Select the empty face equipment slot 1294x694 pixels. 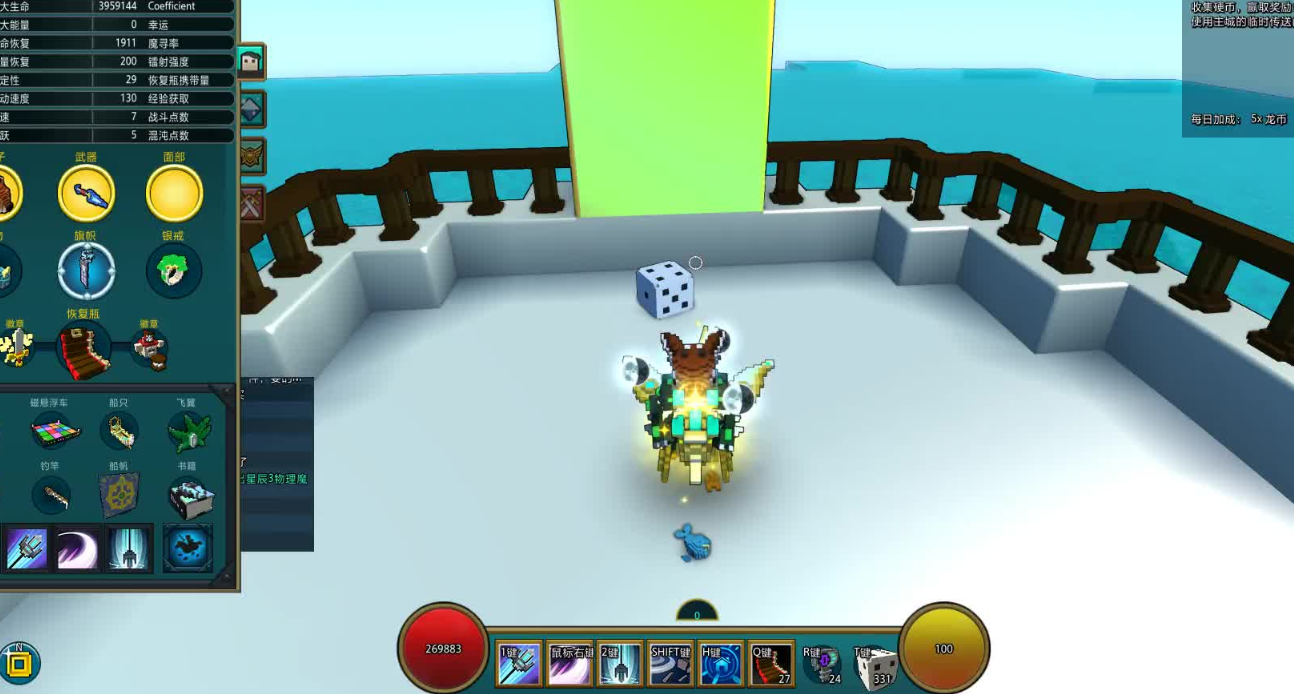[x=174, y=194]
